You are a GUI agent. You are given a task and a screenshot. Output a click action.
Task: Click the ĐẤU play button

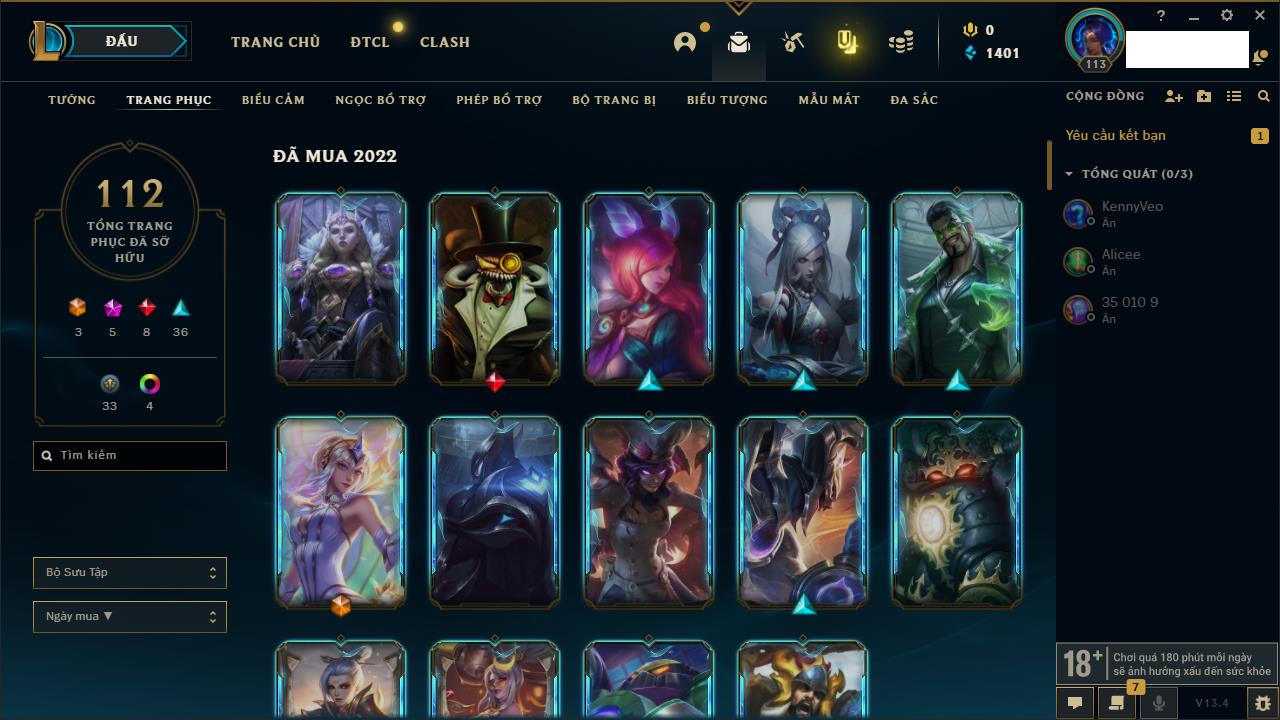[122, 41]
